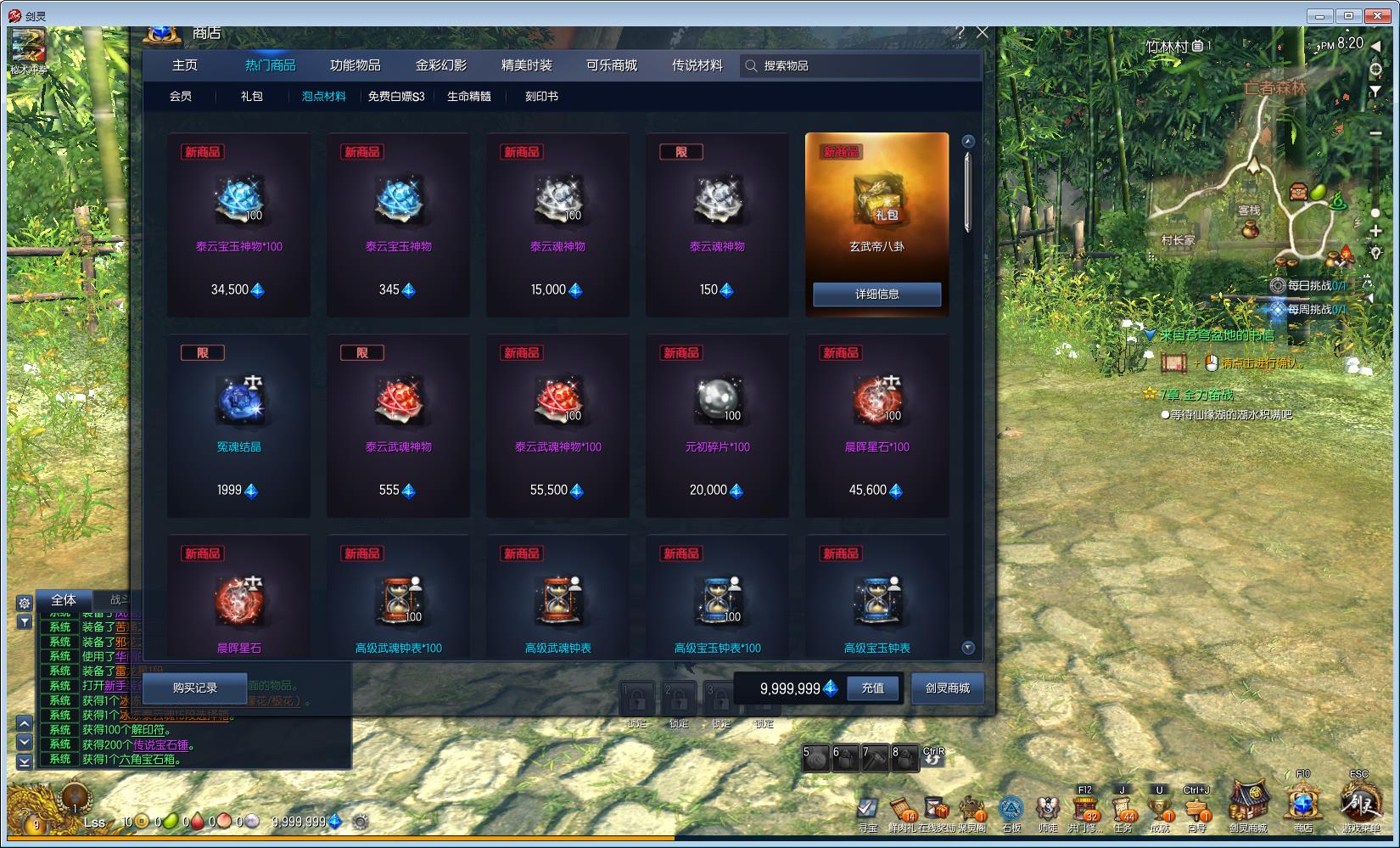This screenshot has height=848, width=1400.
Task: Open the 剑灵商城 button in shop footer
Action: click(947, 688)
